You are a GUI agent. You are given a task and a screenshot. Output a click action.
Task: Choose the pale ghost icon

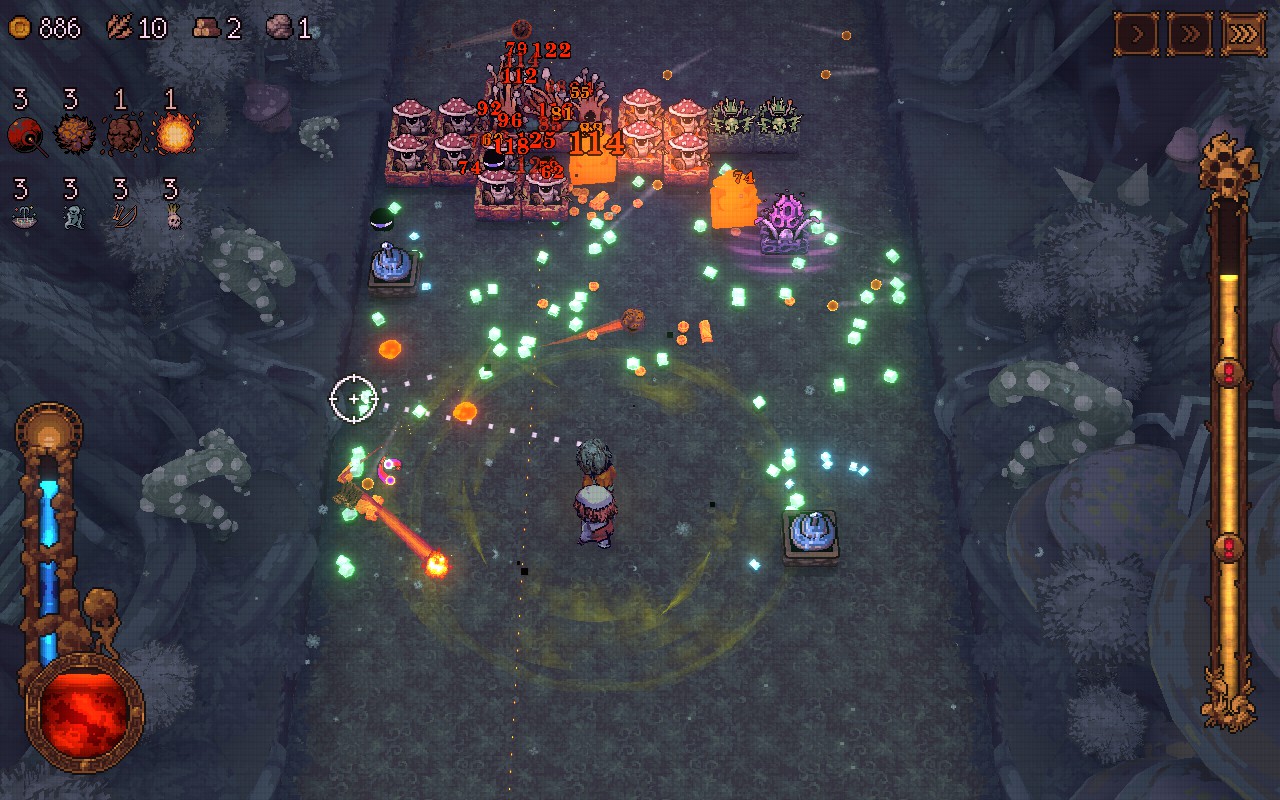[x=73, y=217]
